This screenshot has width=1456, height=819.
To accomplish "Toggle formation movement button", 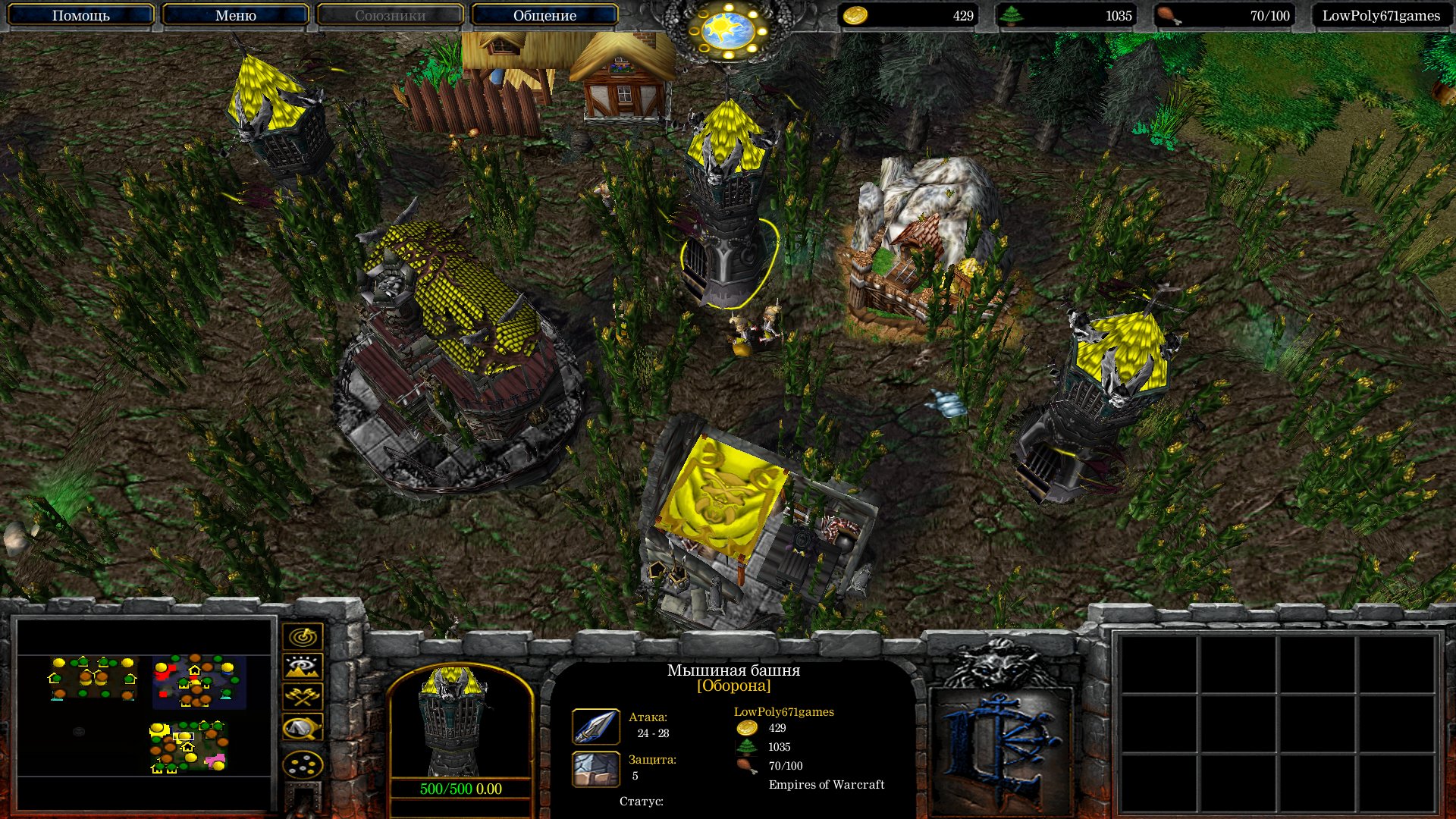I will pyautogui.click(x=303, y=764).
